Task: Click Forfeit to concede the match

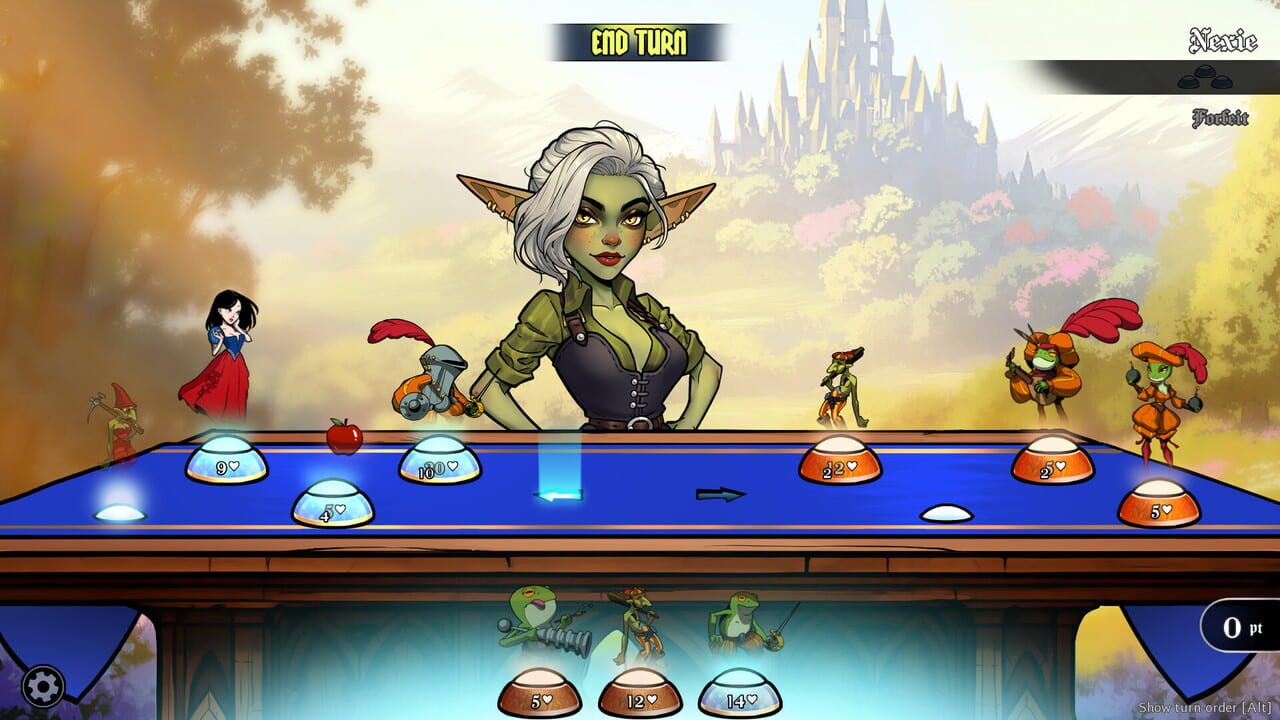Action: 1219,119
